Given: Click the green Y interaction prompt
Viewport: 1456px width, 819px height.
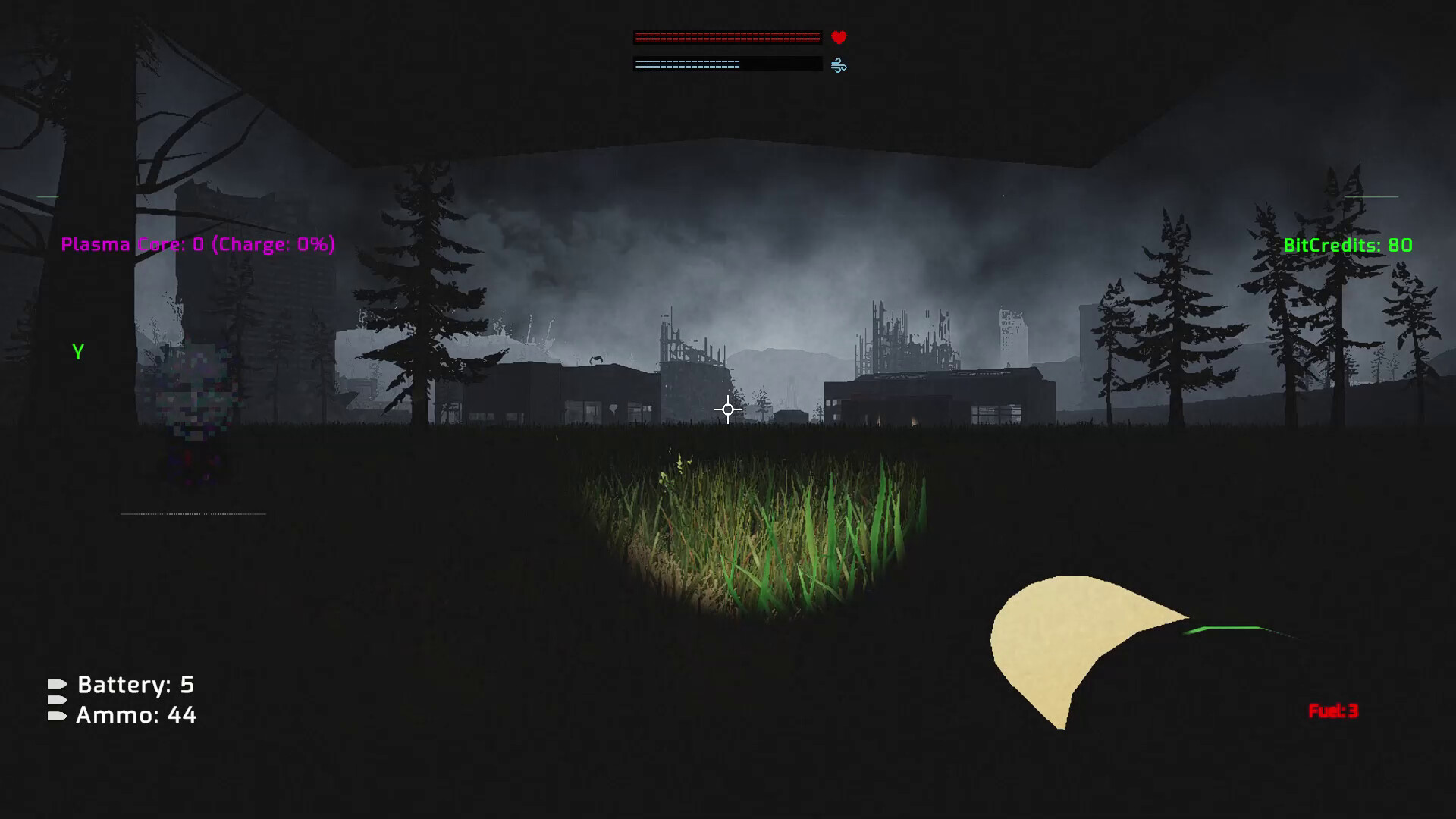Looking at the screenshot, I should coord(78,351).
